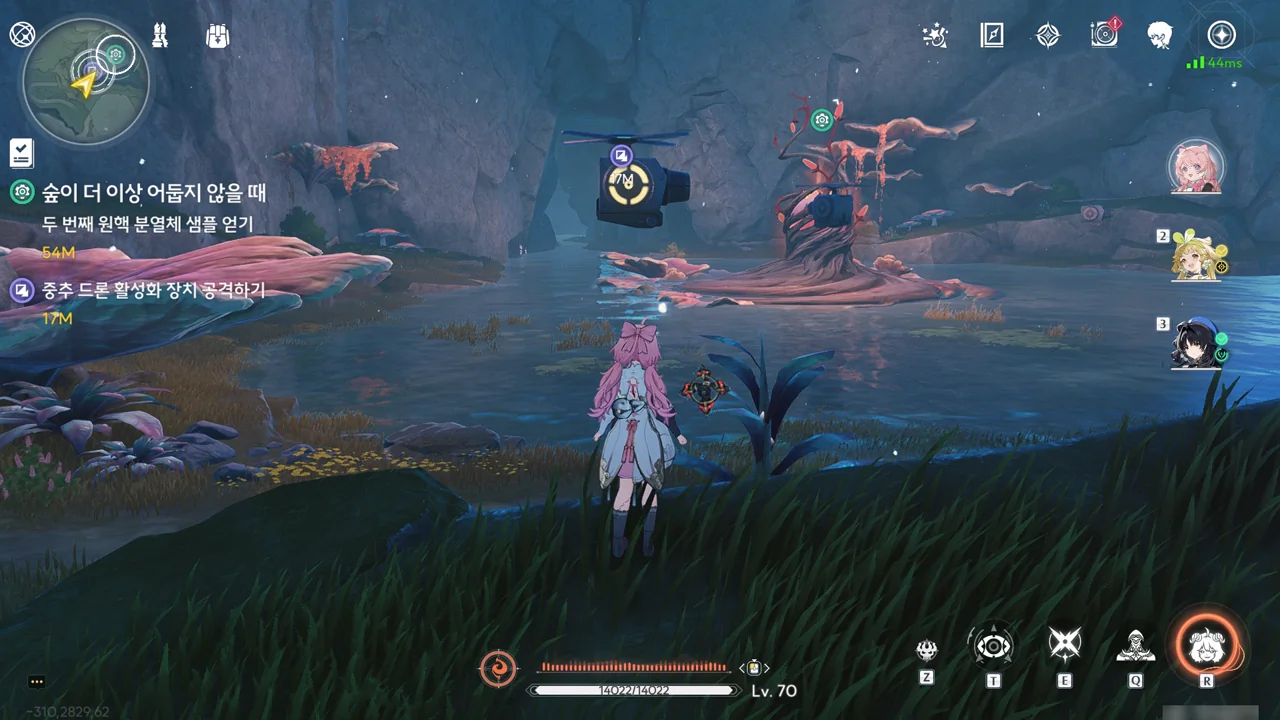Open the character head profile icon

point(1160,36)
